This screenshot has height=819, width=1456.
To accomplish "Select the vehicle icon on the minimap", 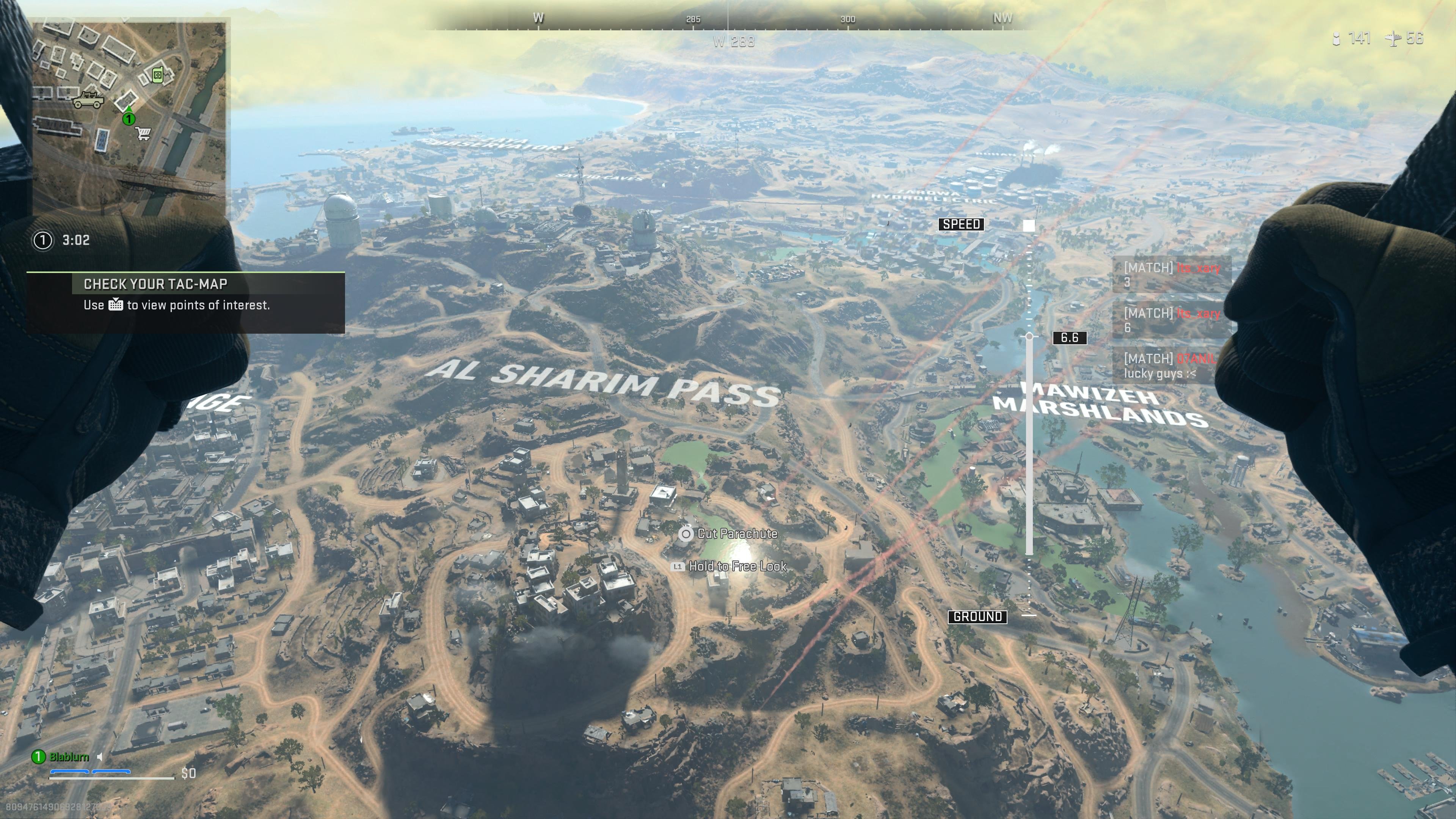I will point(88,100).
